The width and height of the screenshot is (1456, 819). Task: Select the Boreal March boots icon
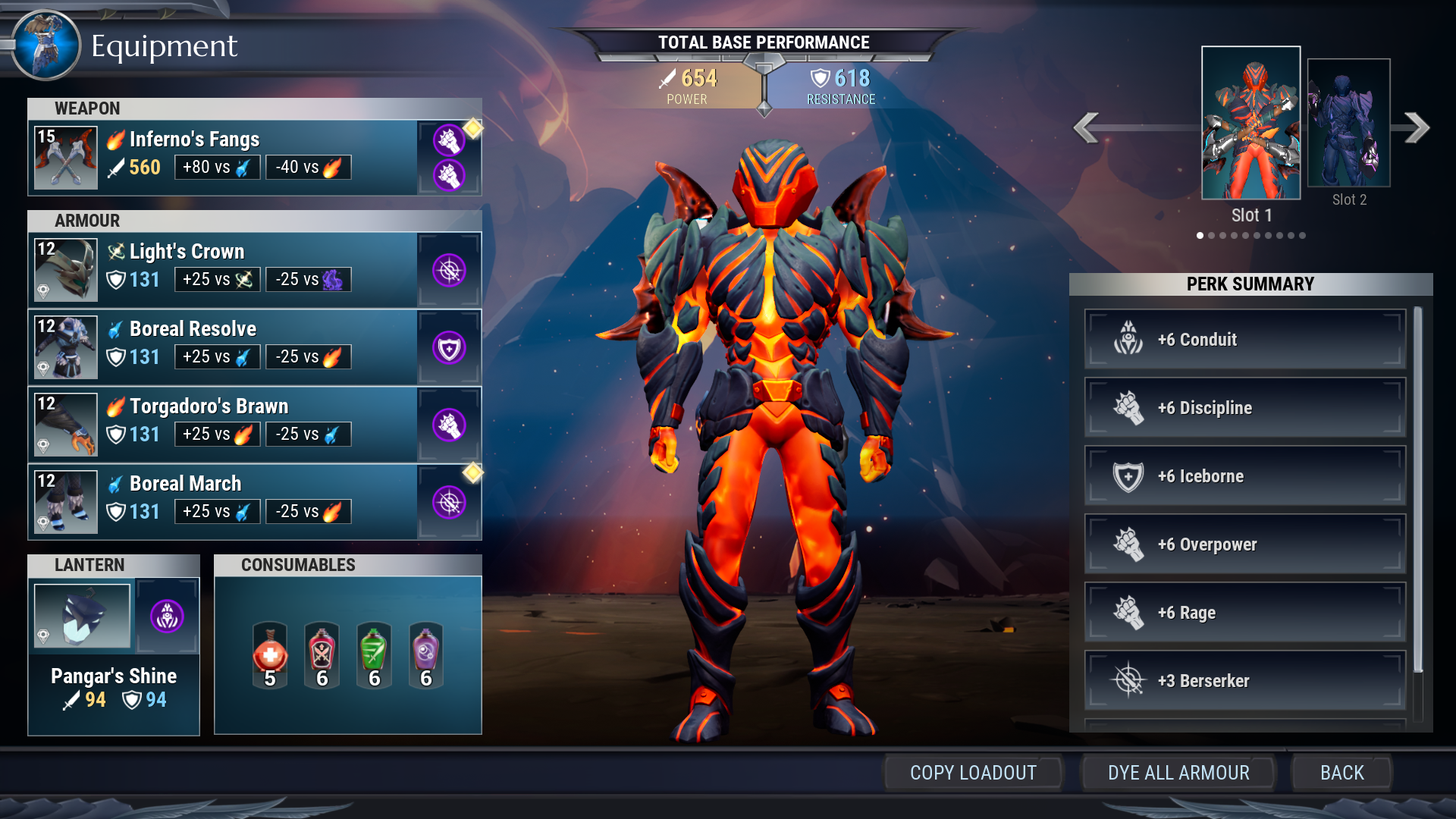(65, 501)
